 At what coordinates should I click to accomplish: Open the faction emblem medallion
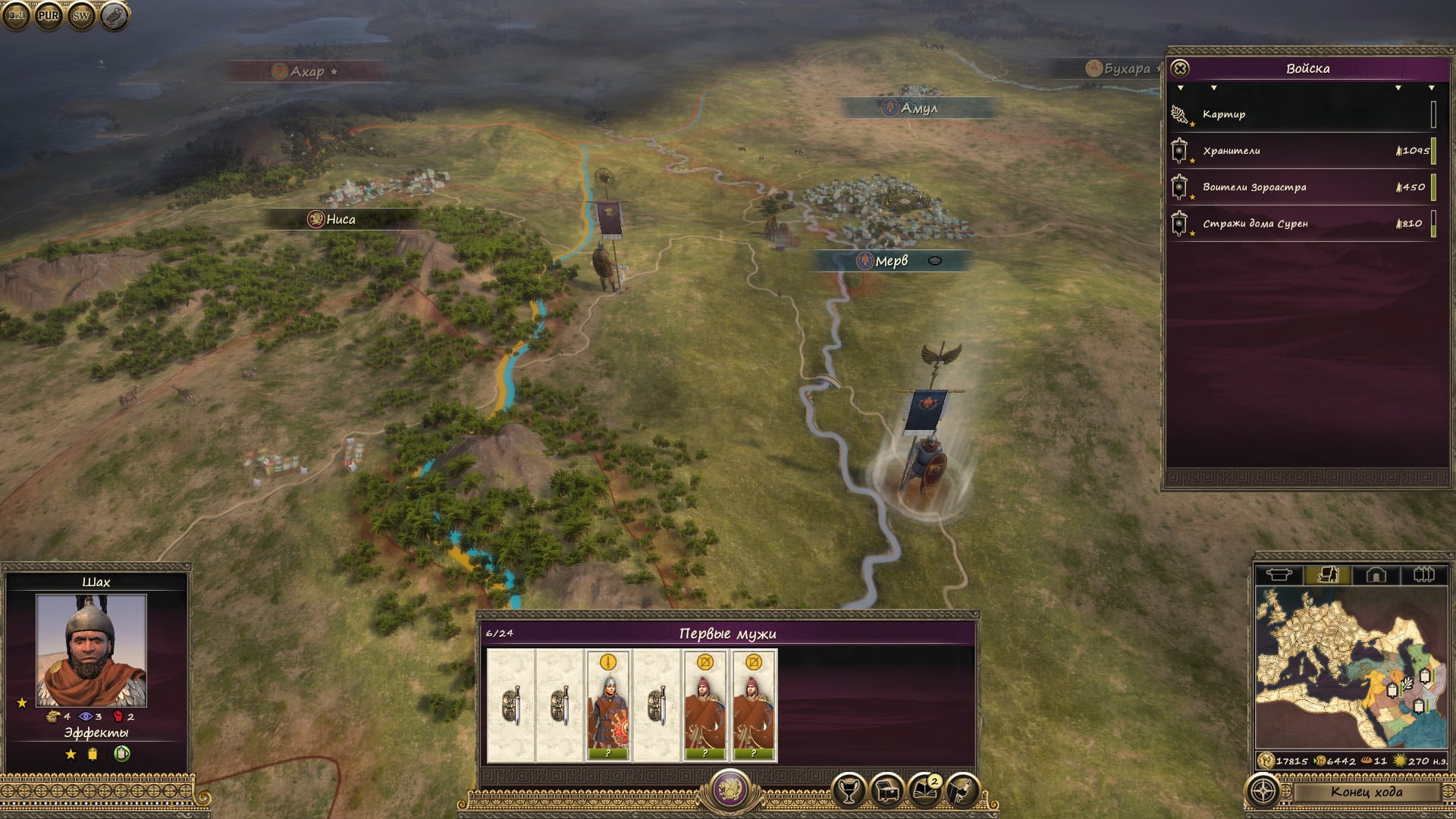(x=730, y=789)
